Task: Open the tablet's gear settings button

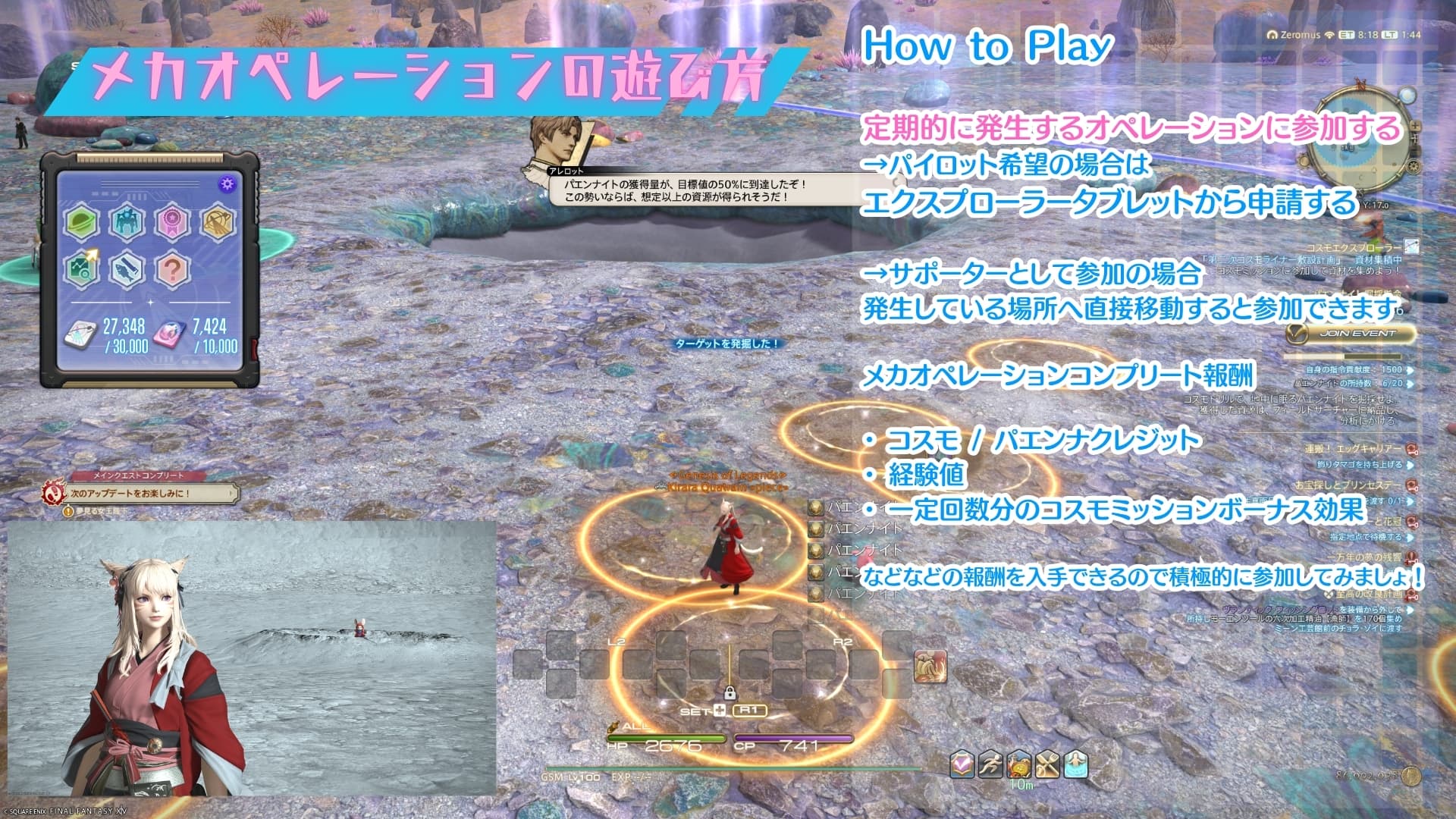Action: [x=227, y=184]
